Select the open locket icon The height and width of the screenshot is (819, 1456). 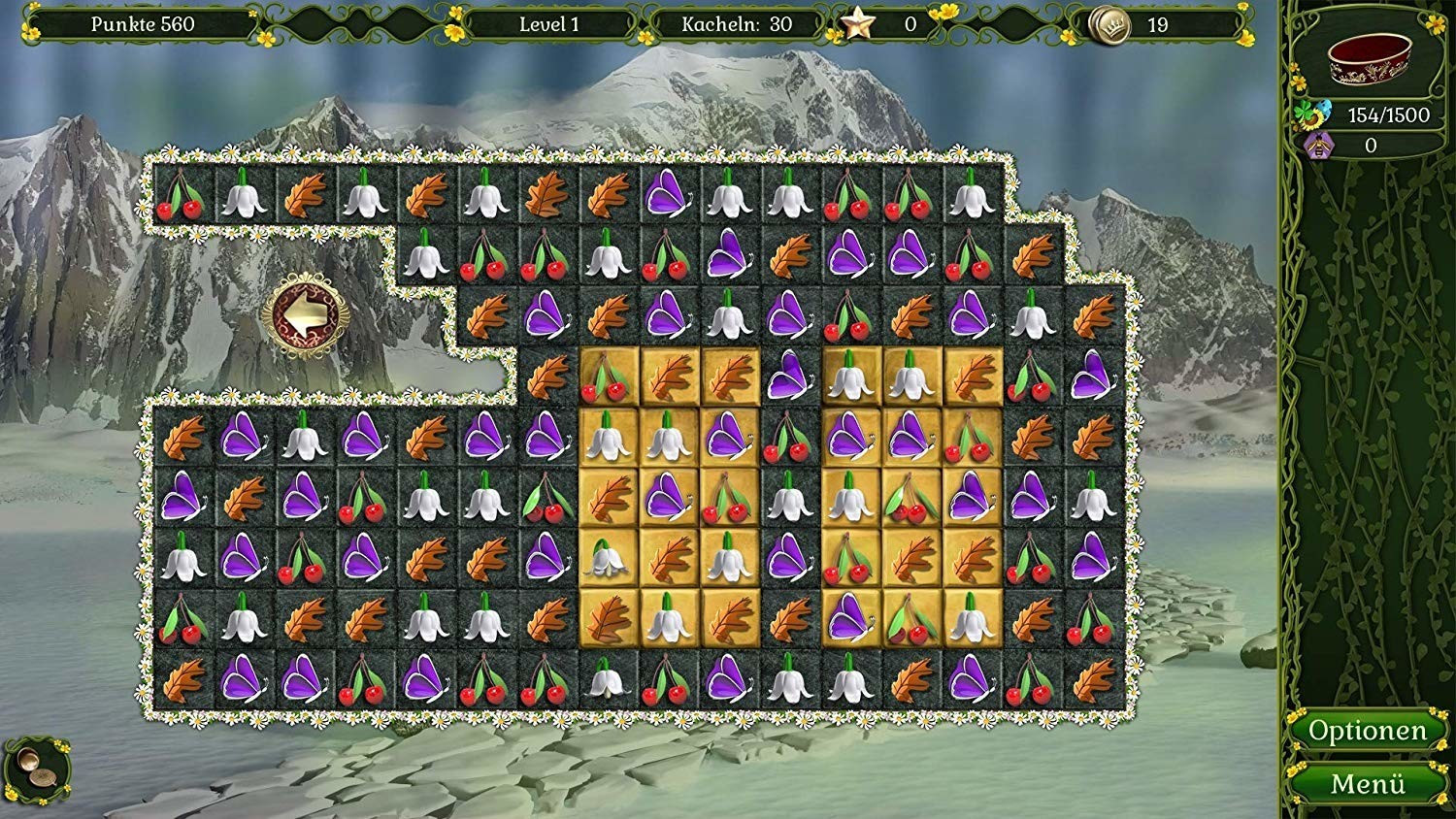point(35,768)
